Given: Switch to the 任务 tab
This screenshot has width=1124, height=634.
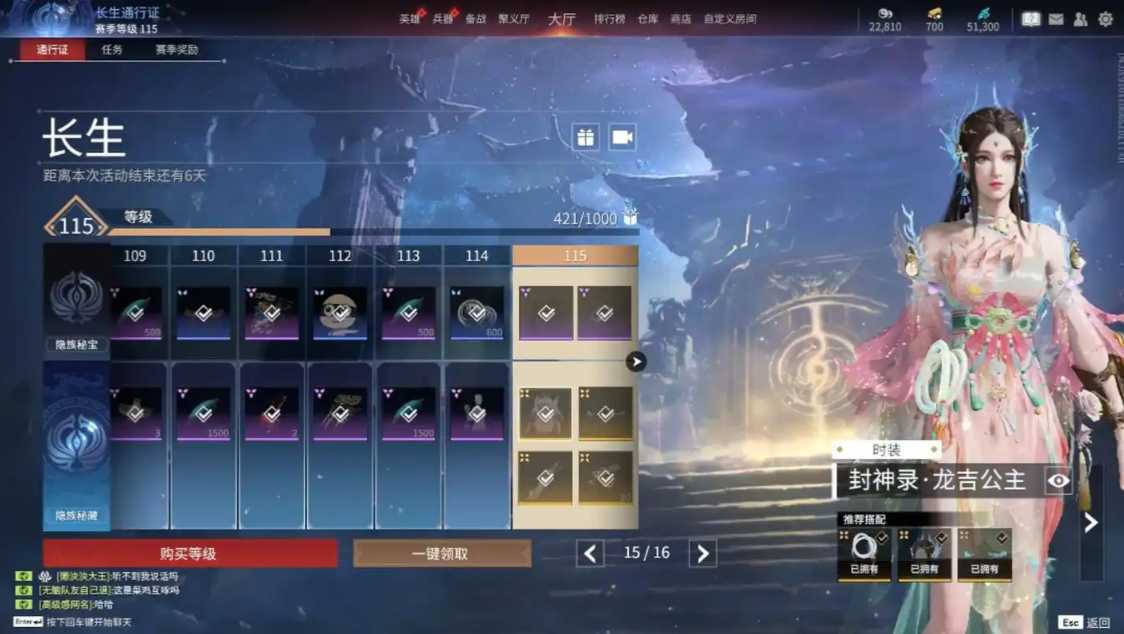Looking at the screenshot, I should point(112,50).
